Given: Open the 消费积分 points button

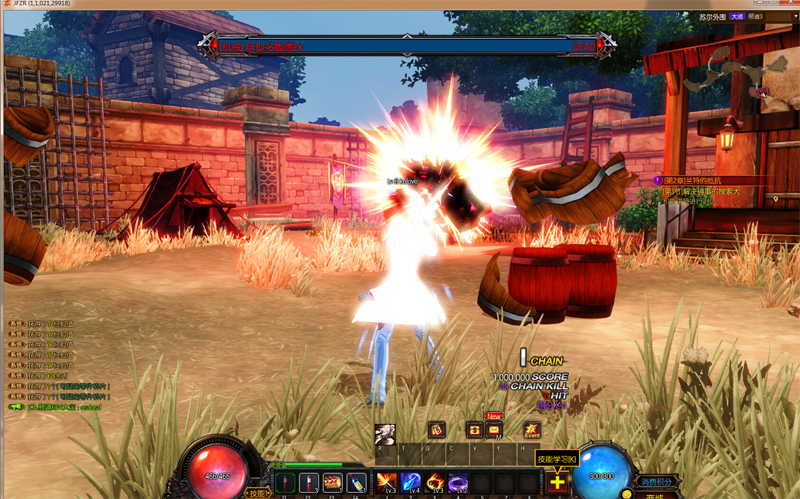Looking at the screenshot, I should (659, 482).
